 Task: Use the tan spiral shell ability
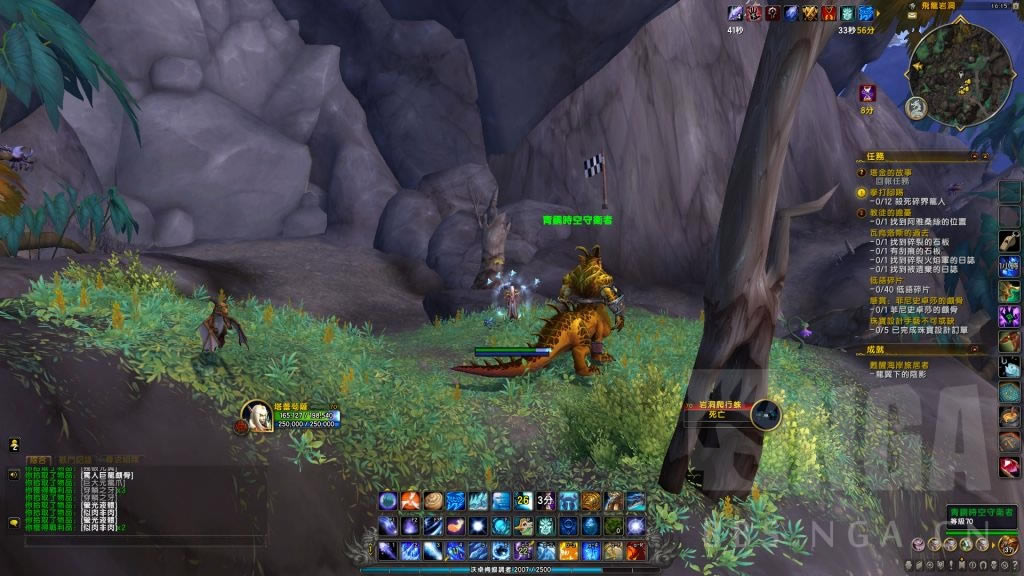pyautogui.click(x=433, y=500)
